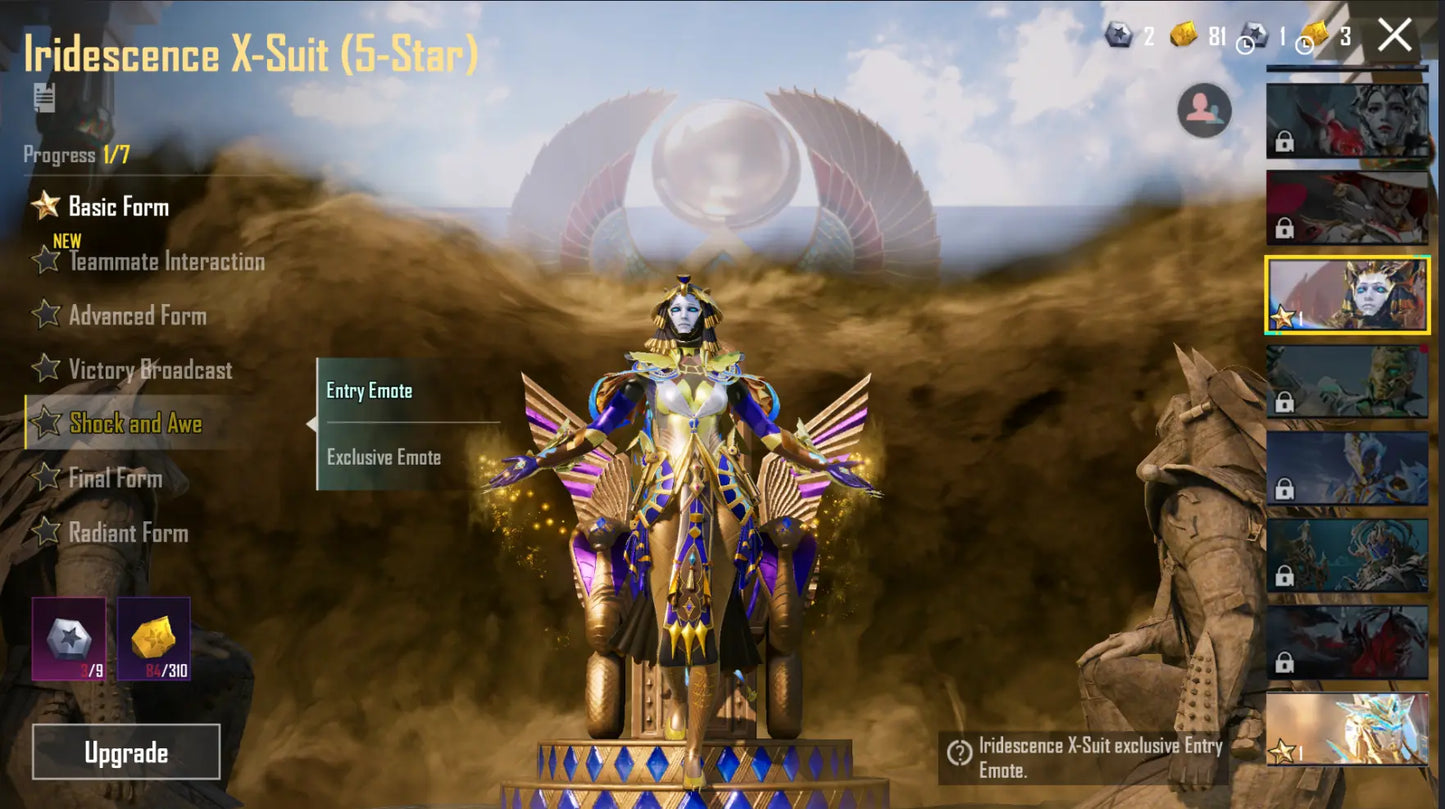1445x809 pixels.
Task: Upgrade the Iridescence X-Suit
Action: click(126, 752)
